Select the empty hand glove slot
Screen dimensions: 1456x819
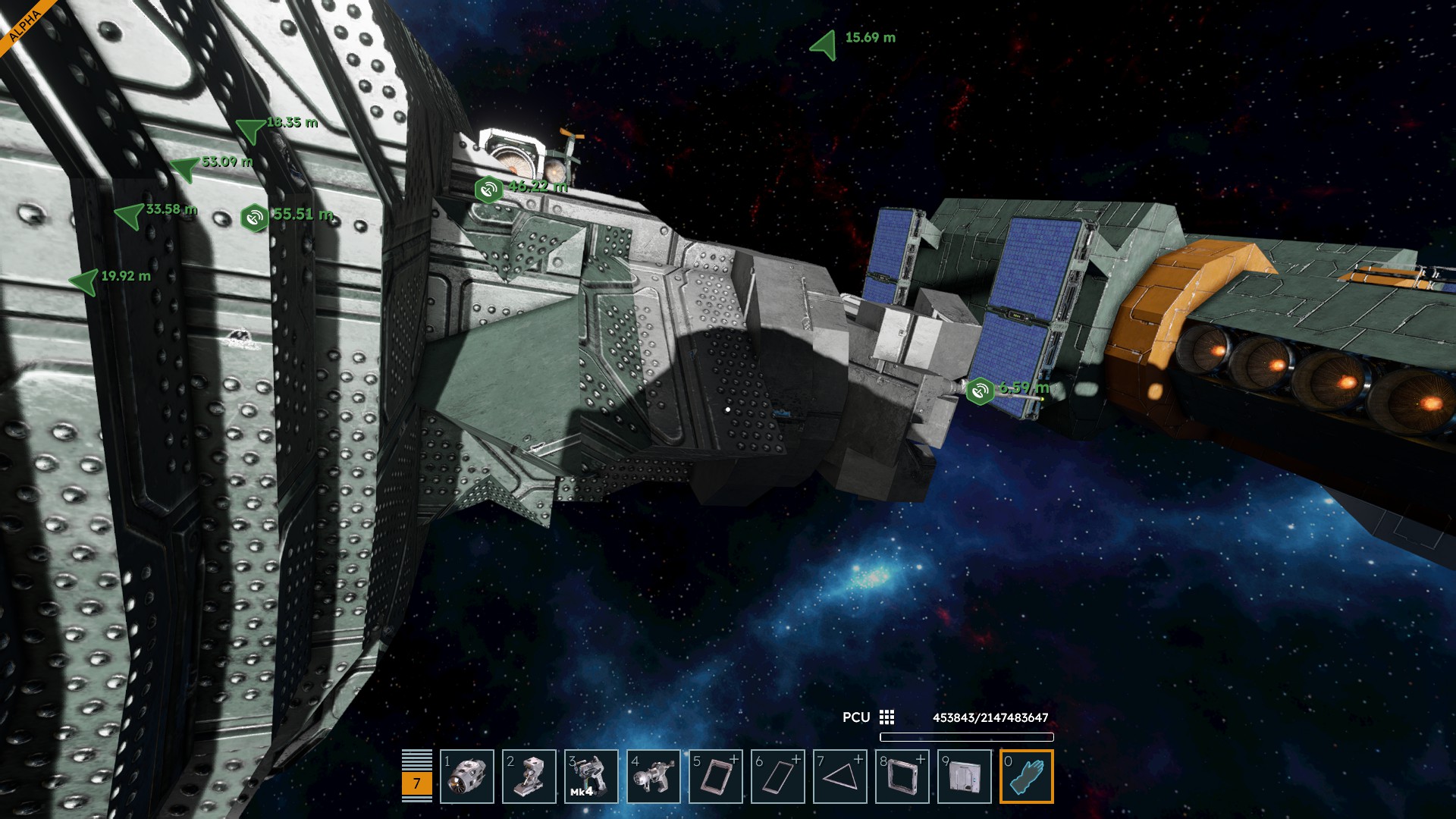point(1027,777)
